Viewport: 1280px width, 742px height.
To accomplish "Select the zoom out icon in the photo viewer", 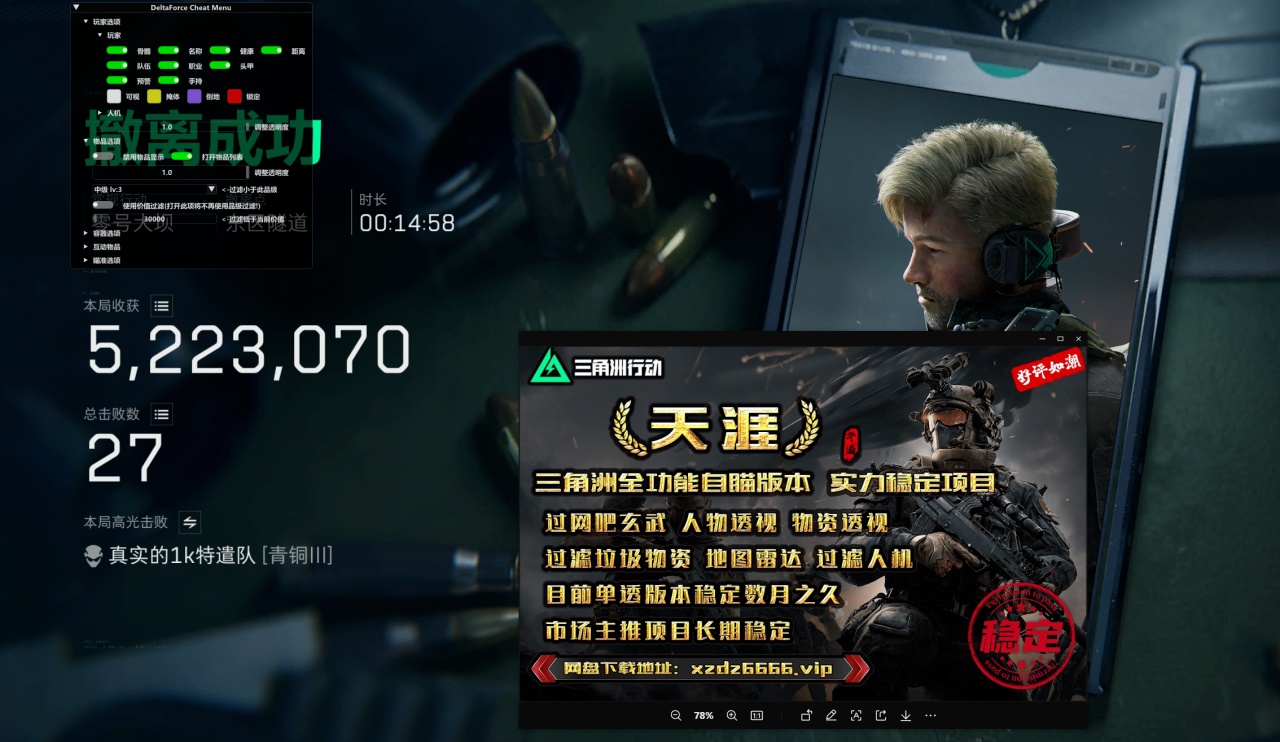I will (x=676, y=716).
